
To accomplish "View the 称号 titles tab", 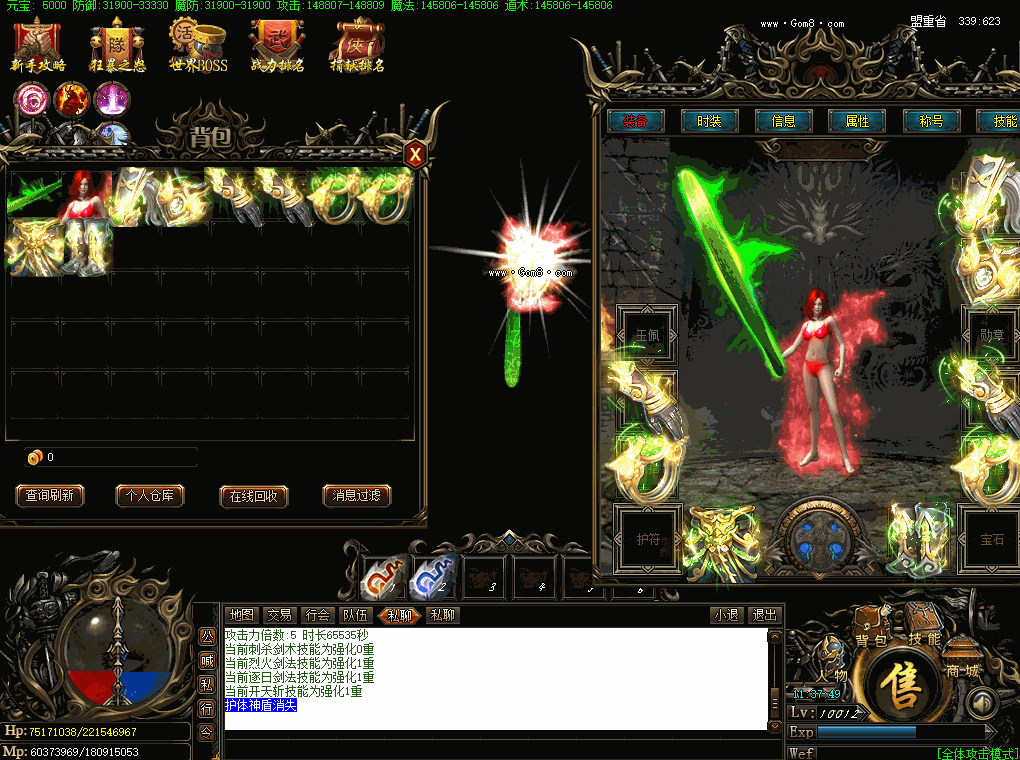I will pos(931,121).
